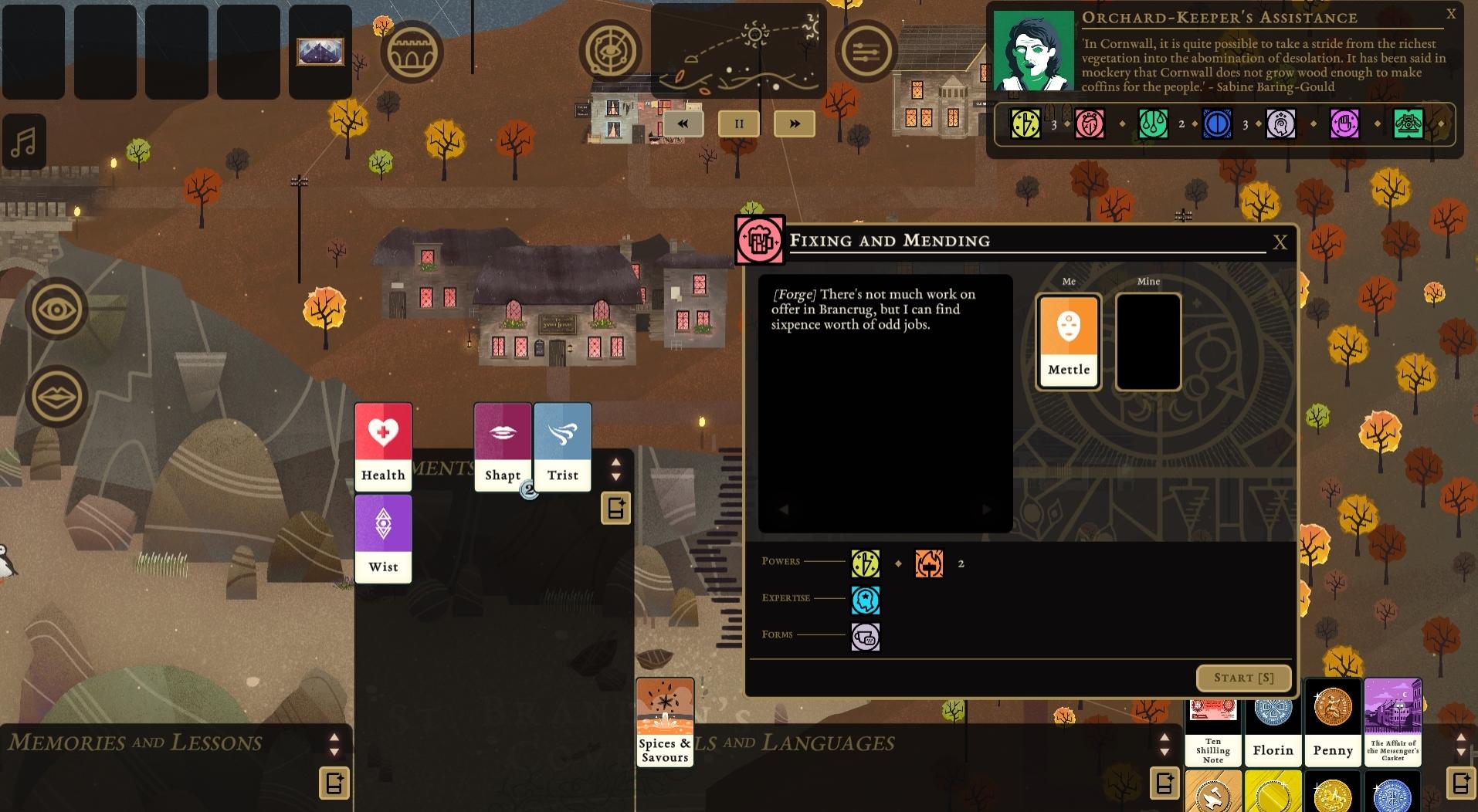
Task: Speed up time with the double-arrow button
Action: 795,123
